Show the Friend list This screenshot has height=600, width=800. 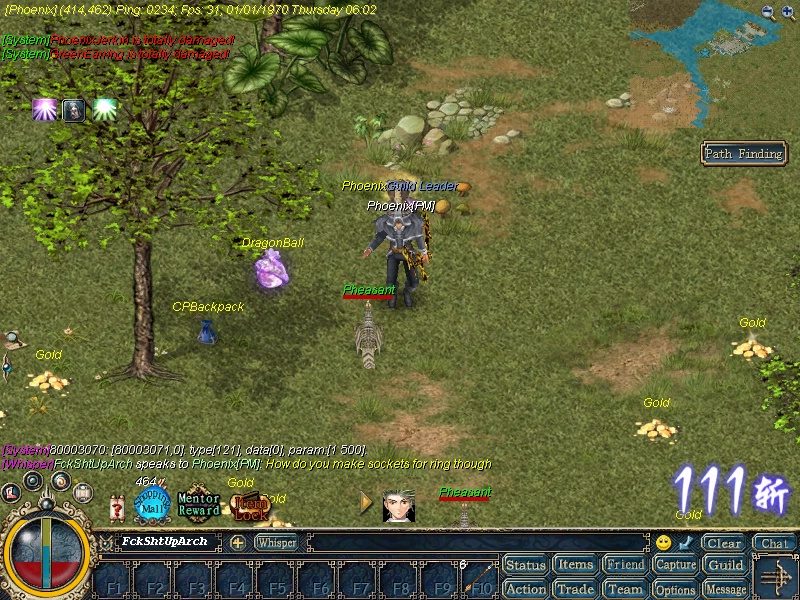pyautogui.click(x=626, y=565)
